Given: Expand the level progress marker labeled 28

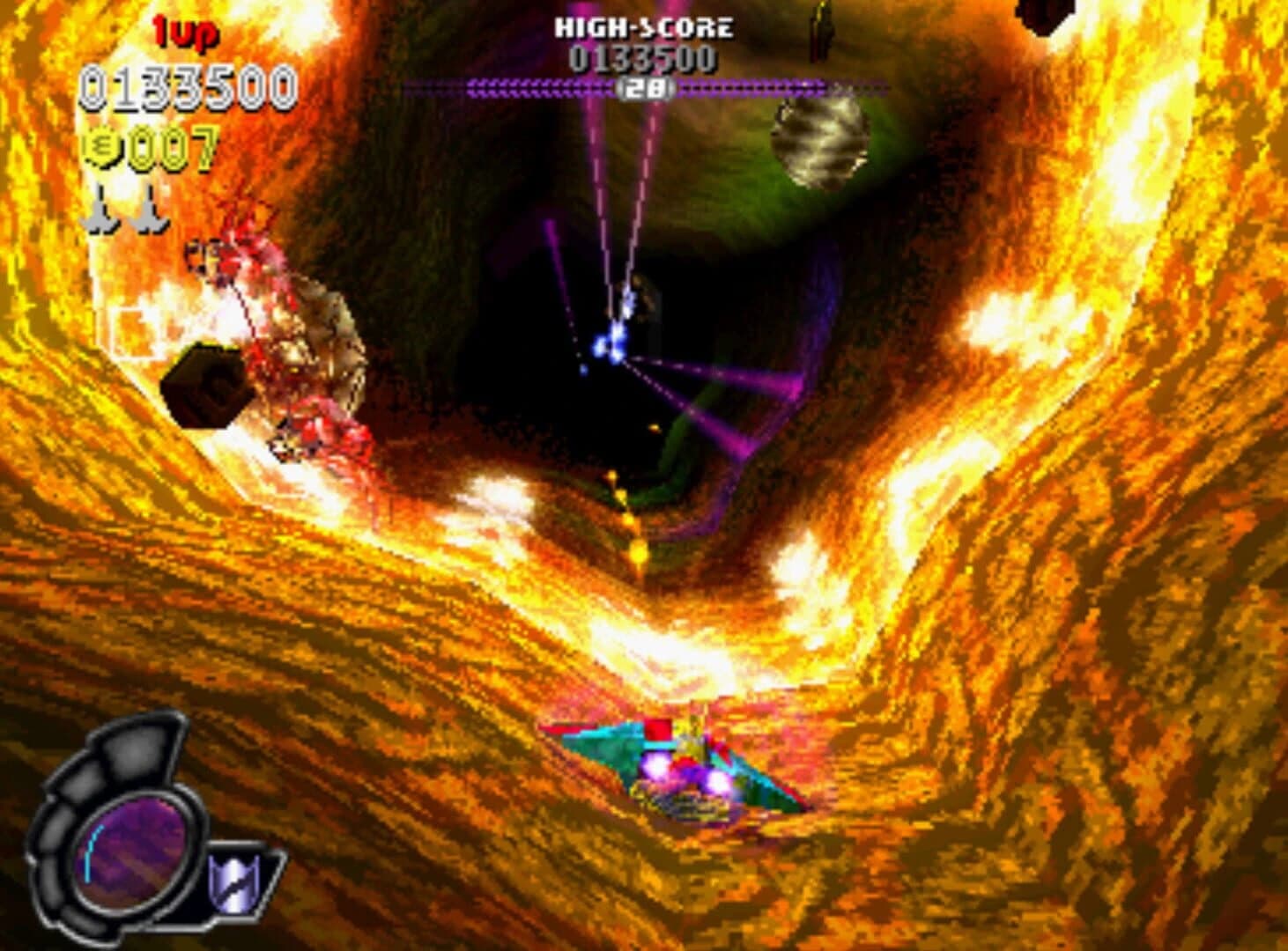Looking at the screenshot, I should (647, 88).
